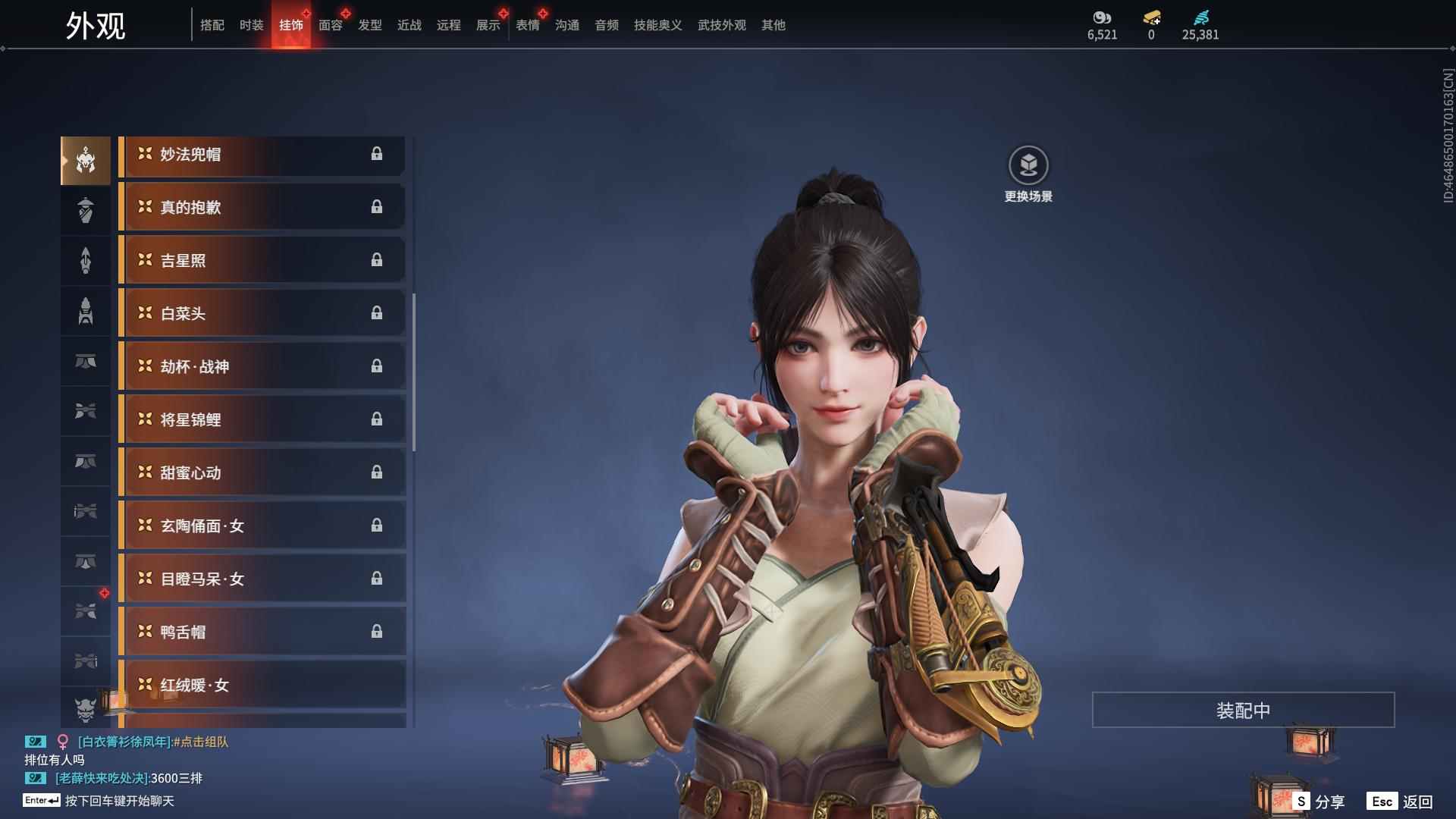Go to the 发型 tab
This screenshot has height=819, width=1456.
pyautogui.click(x=369, y=25)
